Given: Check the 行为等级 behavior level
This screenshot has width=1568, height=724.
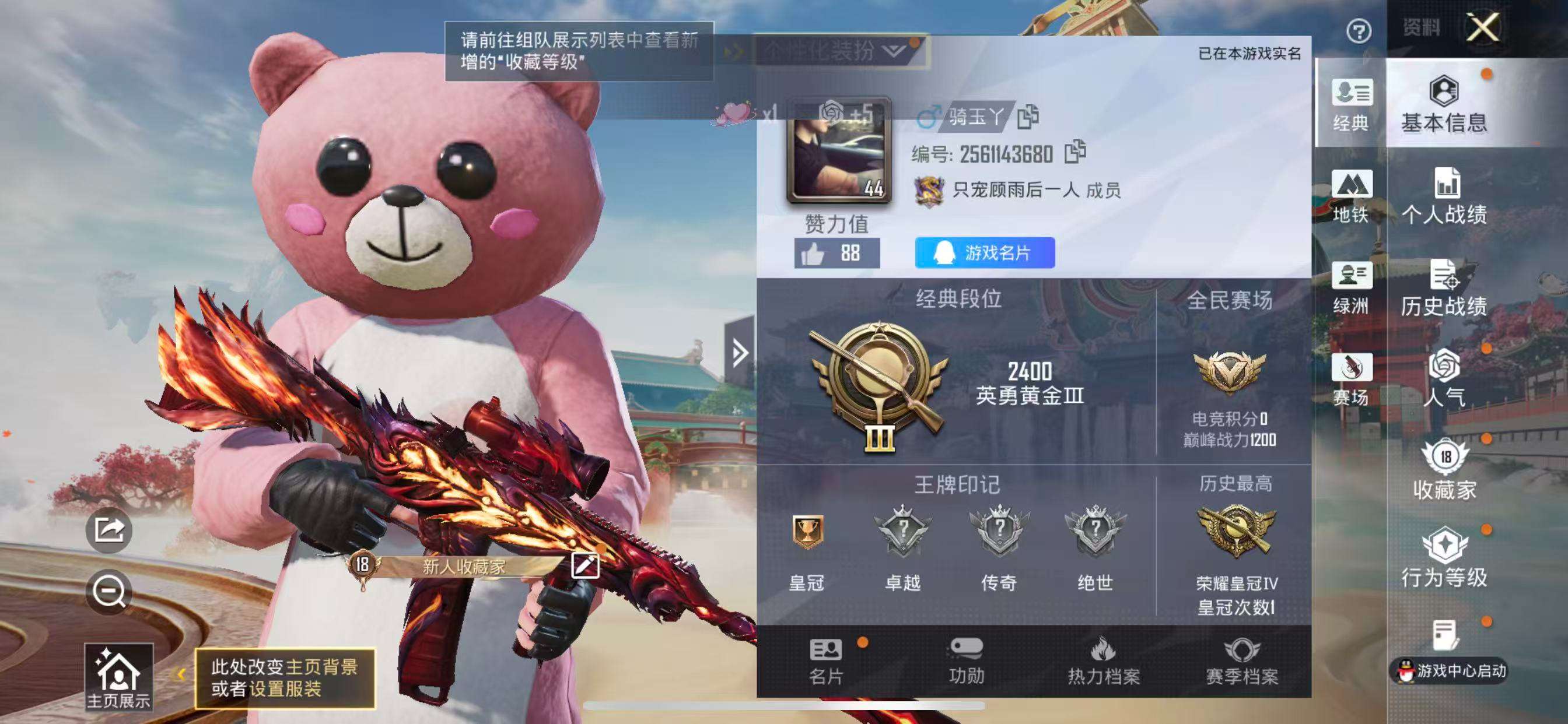Looking at the screenshot, I should [1445, 560].
